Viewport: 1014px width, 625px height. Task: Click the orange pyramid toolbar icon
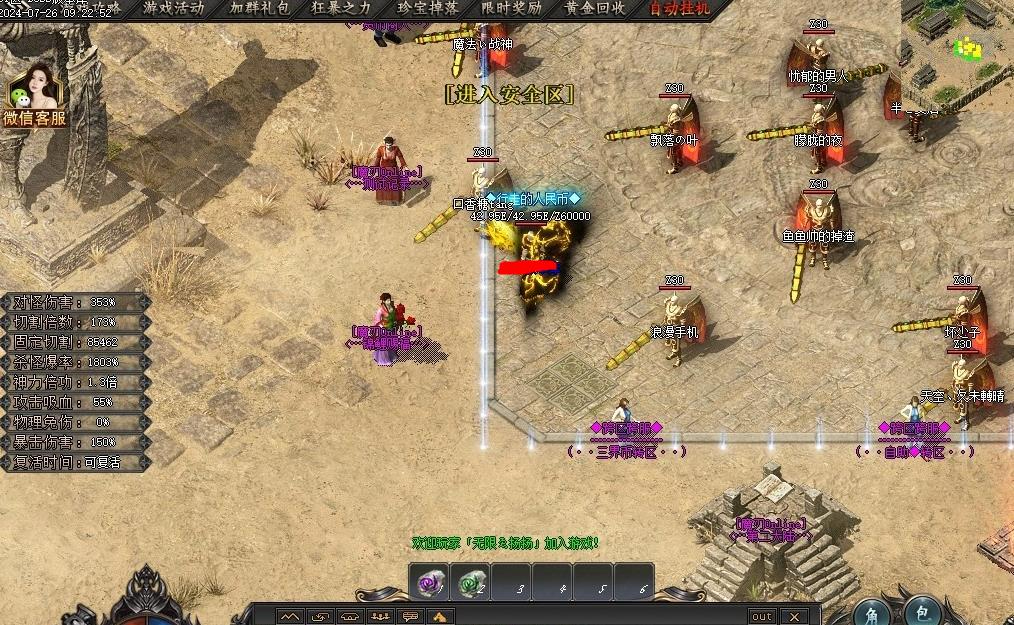[441, 616]
